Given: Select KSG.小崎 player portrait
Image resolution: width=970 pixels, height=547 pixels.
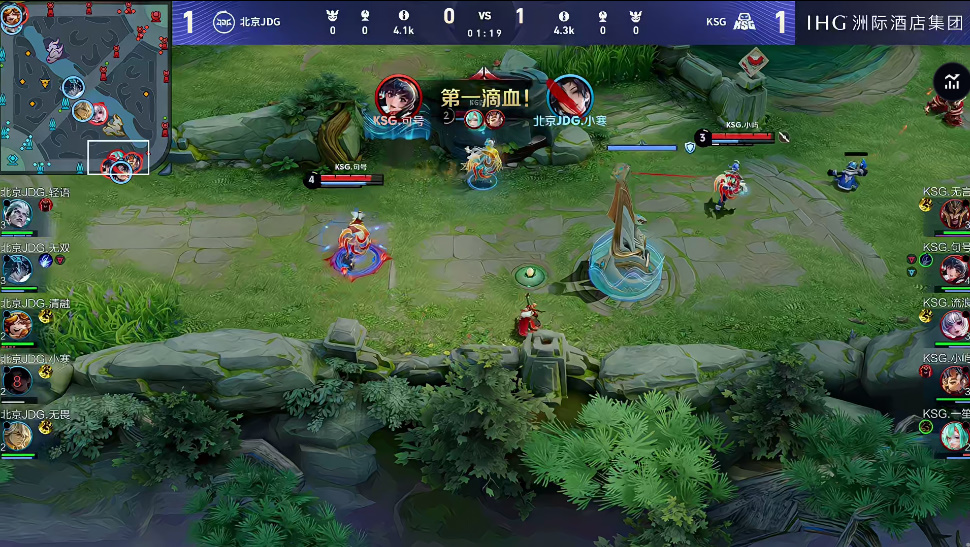Looking at the screenshot, I should pyautogui.click(x=953, y=380).
